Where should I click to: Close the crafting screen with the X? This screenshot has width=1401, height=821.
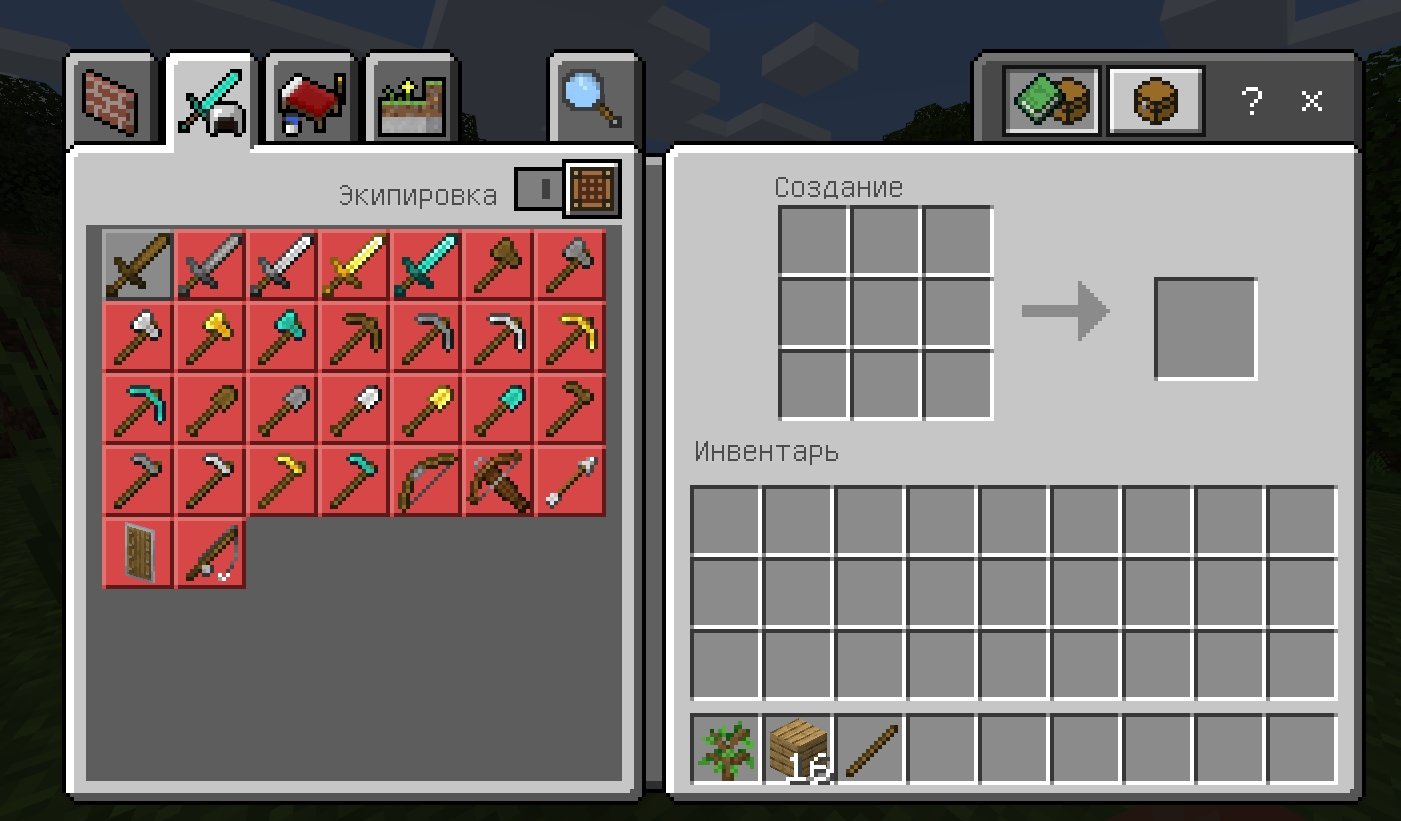pyautogui.click(x=1312, y=101)
